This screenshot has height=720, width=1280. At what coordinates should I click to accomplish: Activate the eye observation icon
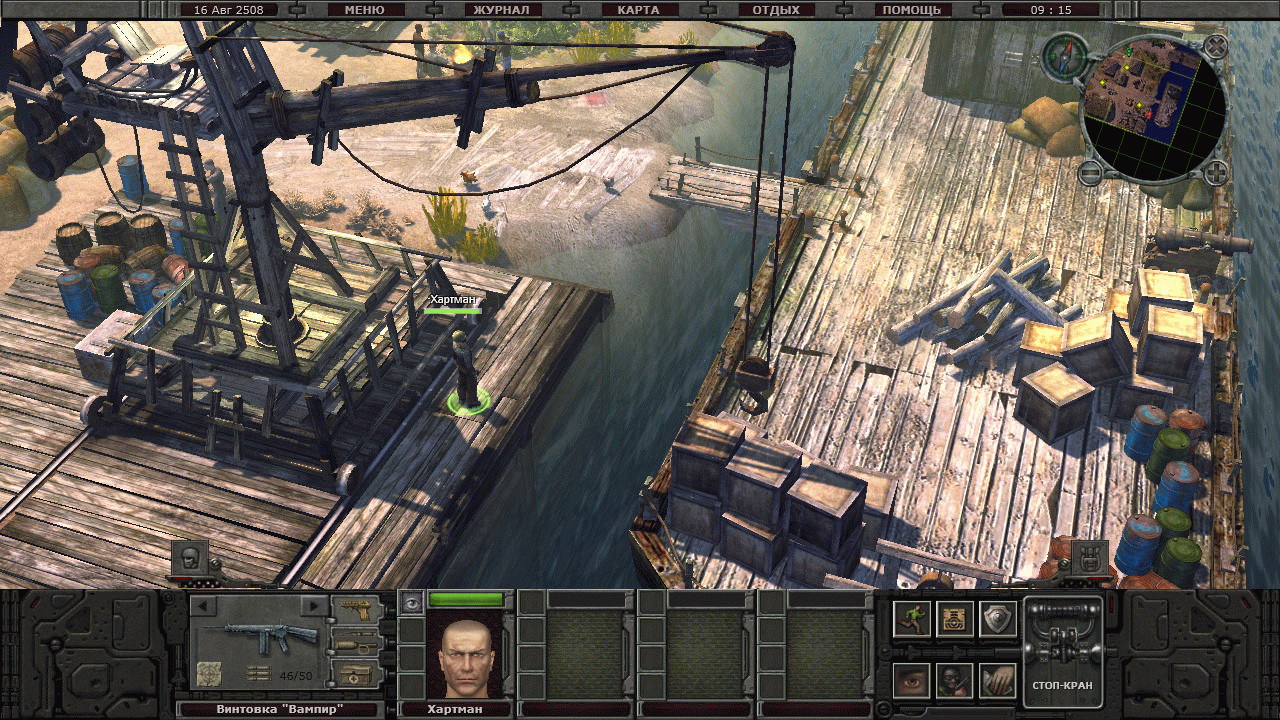(x=912, y=680)
